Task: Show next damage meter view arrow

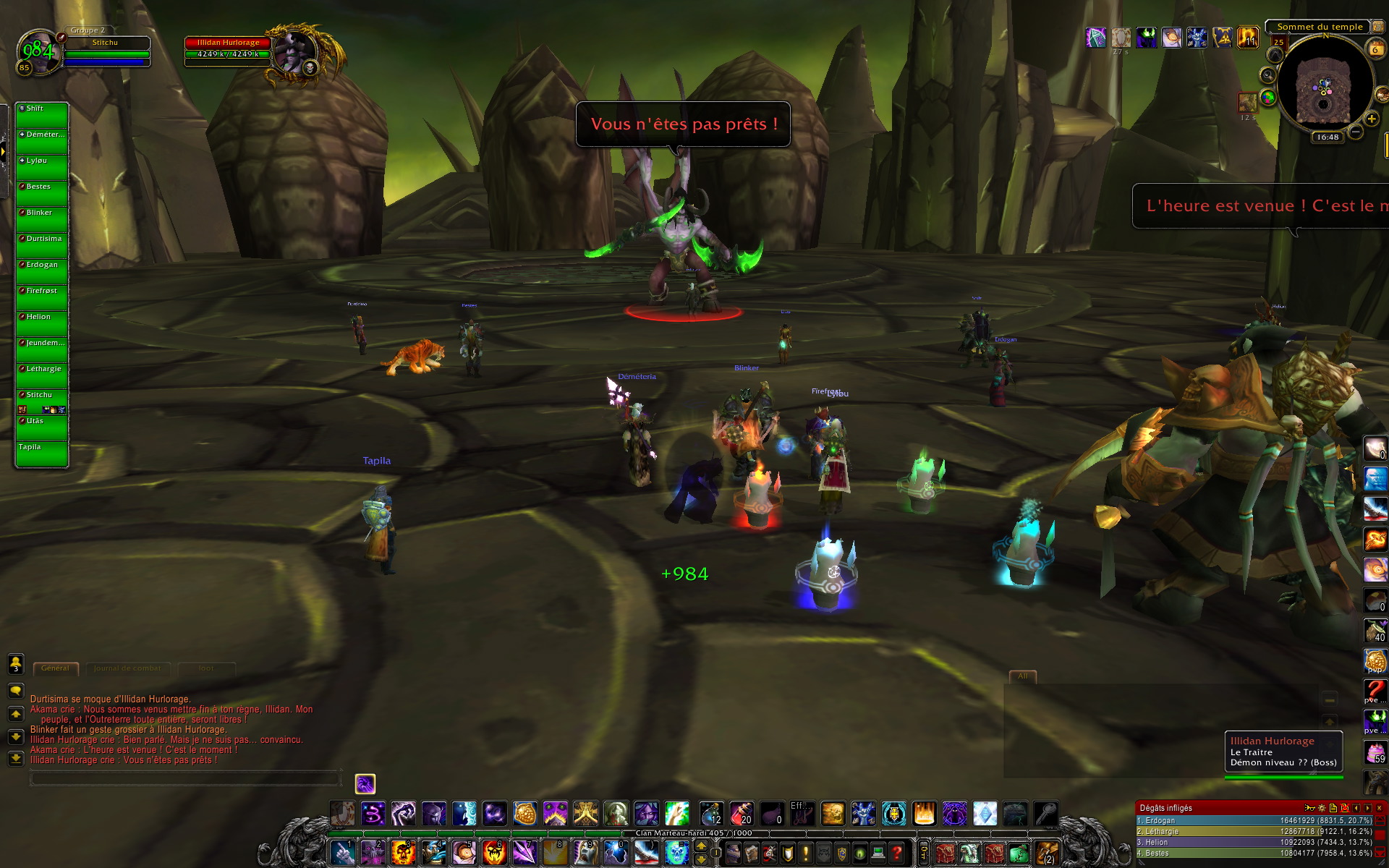Action: click(1367, 808)
